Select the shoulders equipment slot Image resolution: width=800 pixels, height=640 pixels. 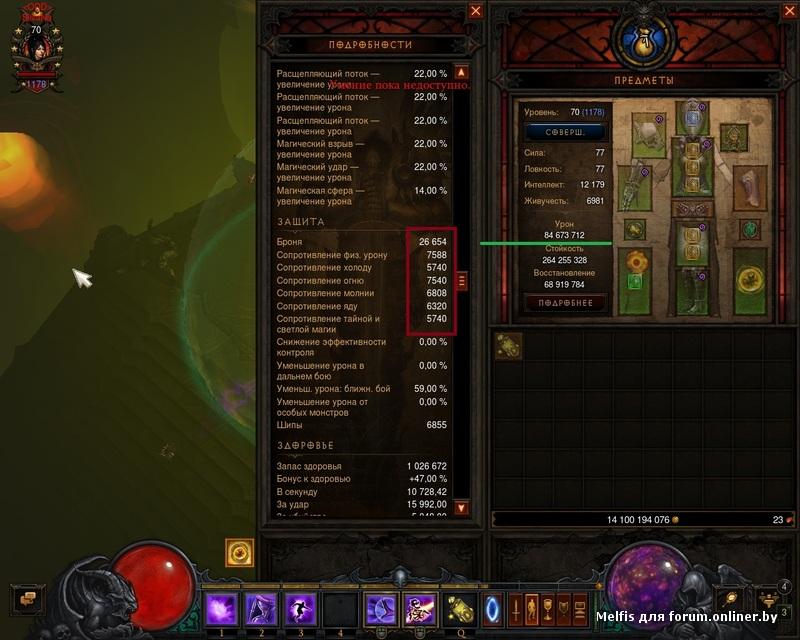647,134
